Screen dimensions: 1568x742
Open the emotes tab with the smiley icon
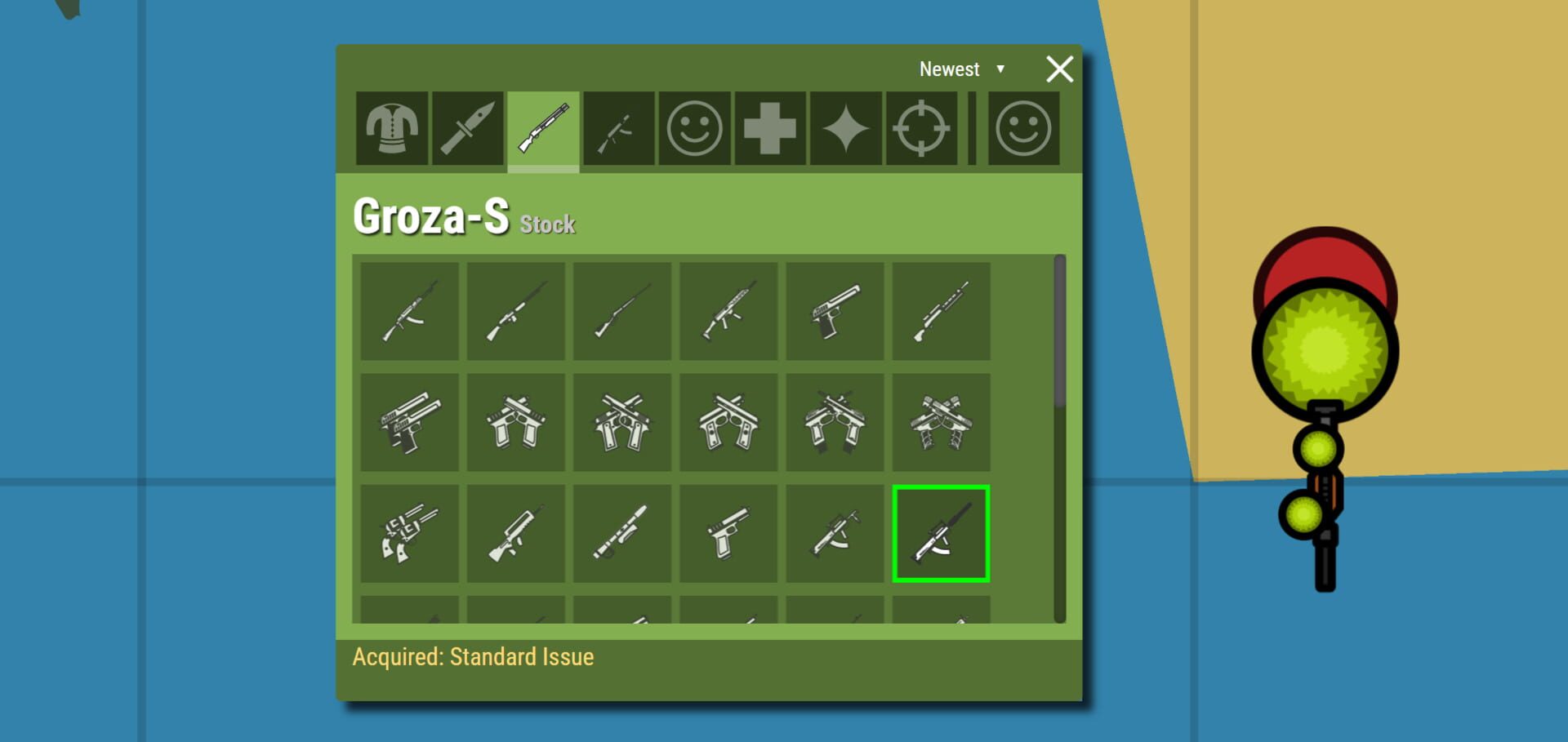tap(693, 128)
